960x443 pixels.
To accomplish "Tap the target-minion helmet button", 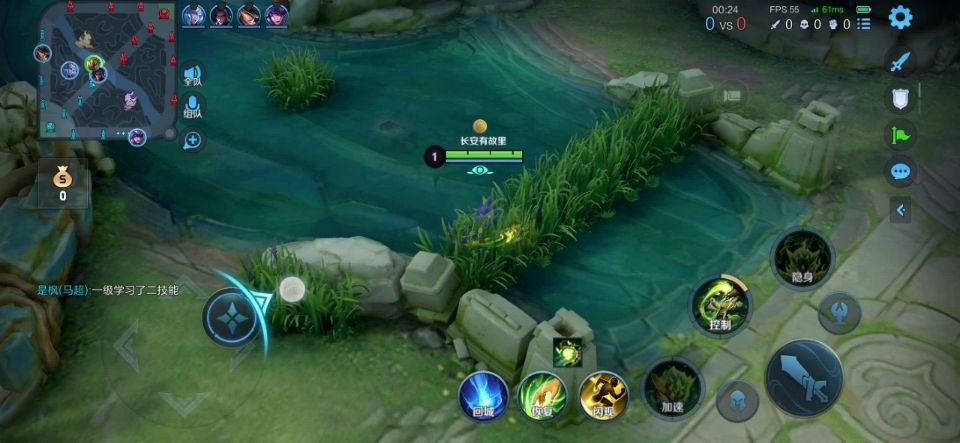I will coord(737,400).
